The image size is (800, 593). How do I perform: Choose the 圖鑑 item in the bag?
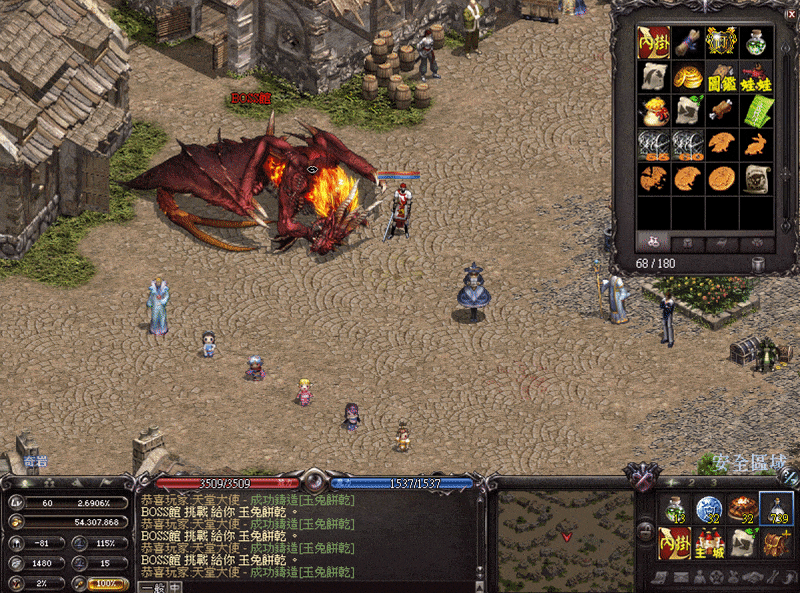point(721,77)
